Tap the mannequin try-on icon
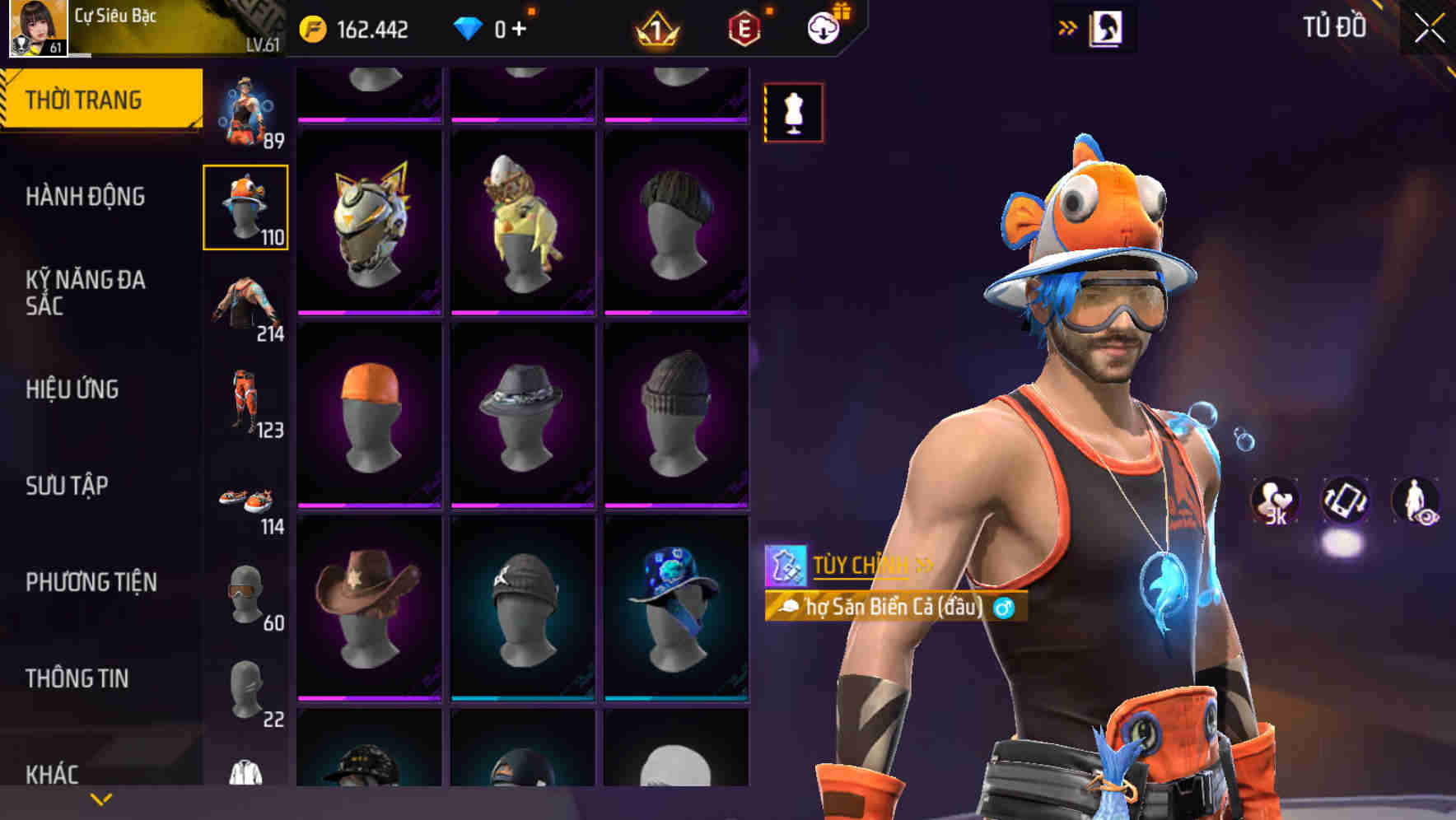The width and height of the screenshot is (1456, 820). (793, 113)
